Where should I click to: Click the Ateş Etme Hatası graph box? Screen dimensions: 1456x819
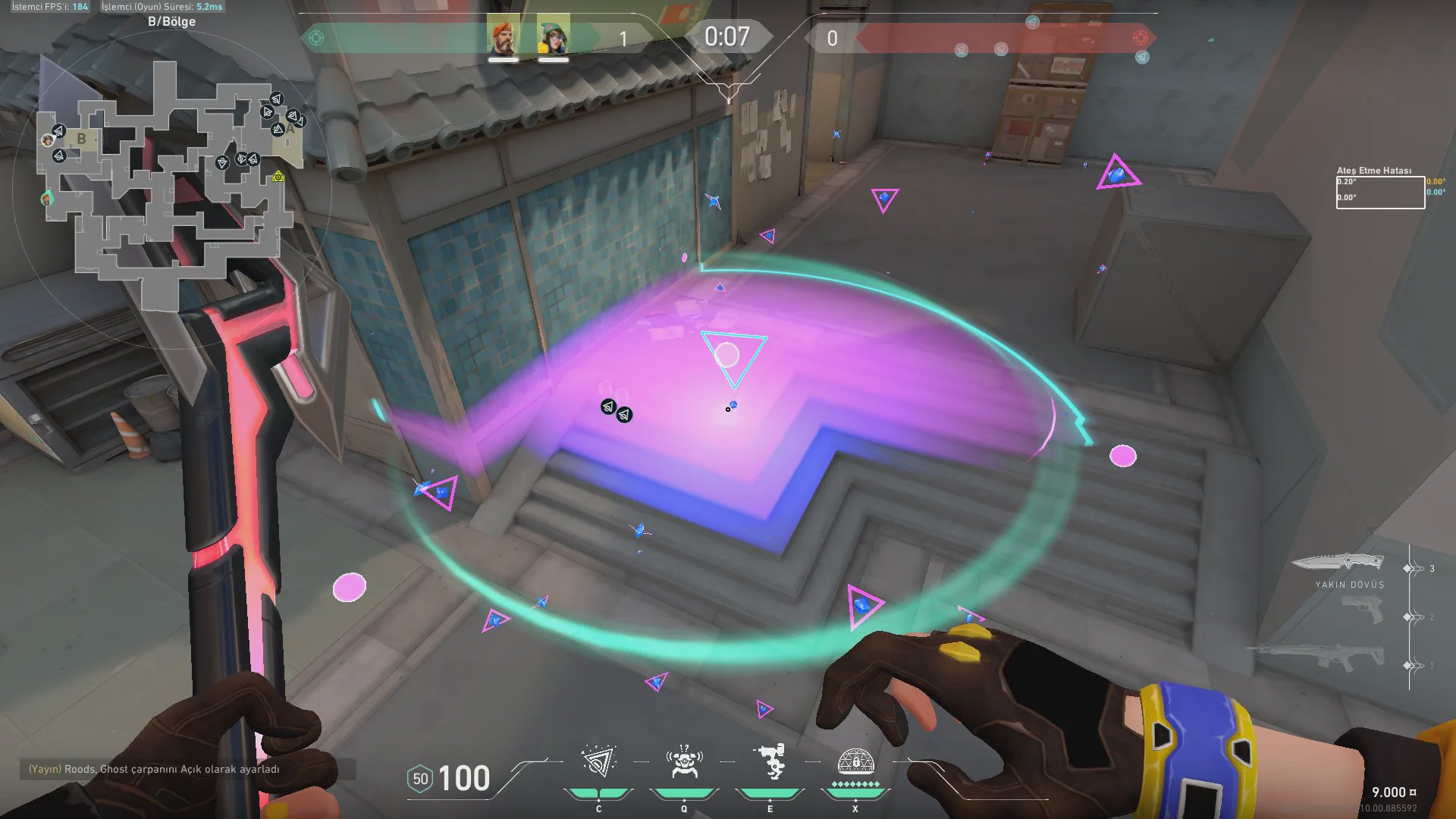[x=1379, y=193]
